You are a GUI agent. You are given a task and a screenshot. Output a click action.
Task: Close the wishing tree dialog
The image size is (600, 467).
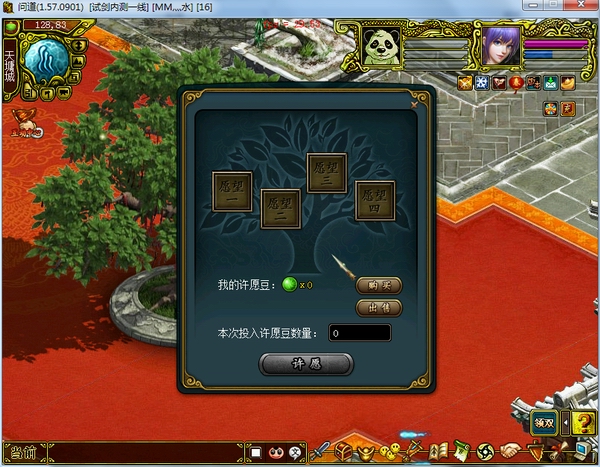[414, 101]
